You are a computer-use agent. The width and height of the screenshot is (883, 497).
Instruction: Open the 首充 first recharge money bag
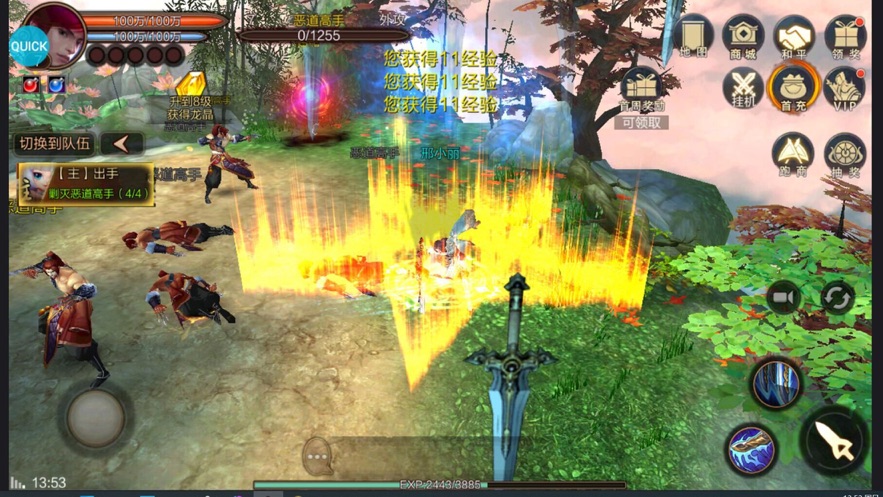point(795,87)
